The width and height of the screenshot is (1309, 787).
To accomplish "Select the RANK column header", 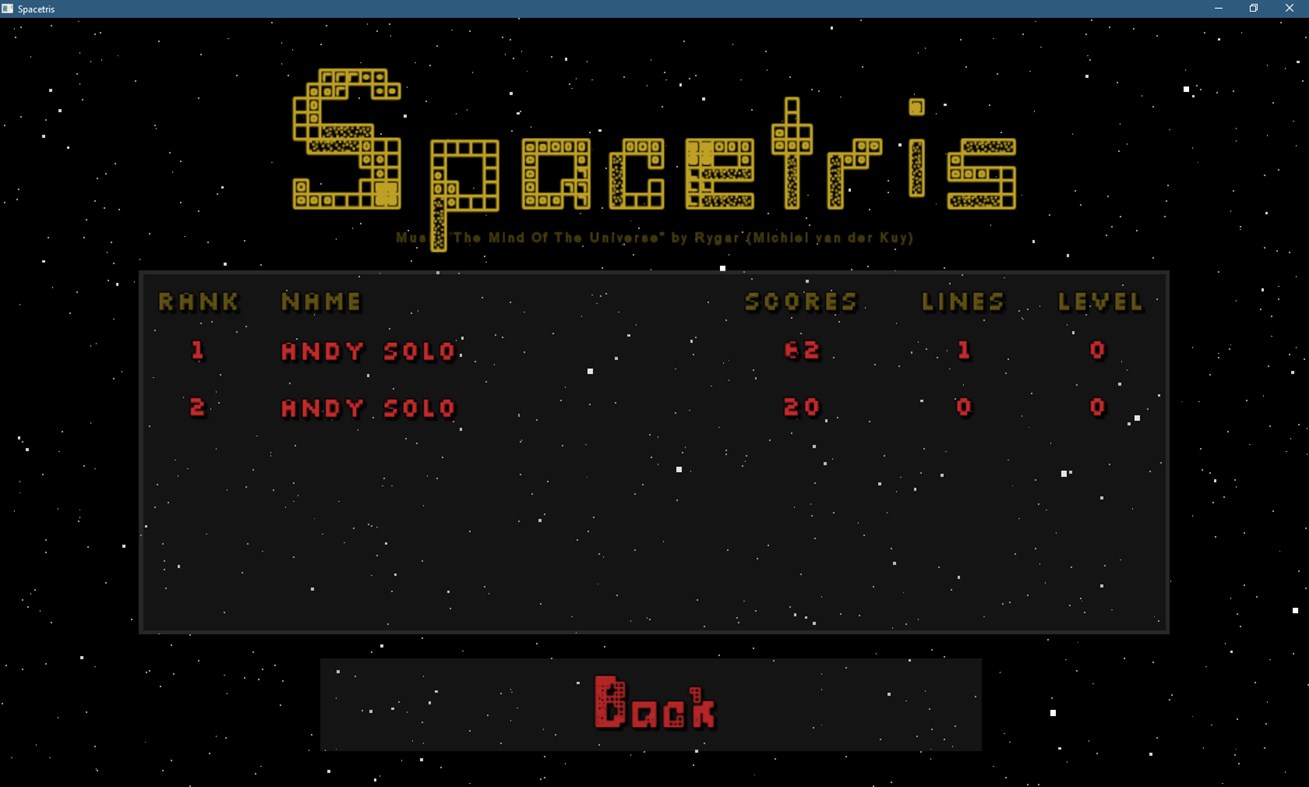I will pyautogui.click(x=198, y=301).
